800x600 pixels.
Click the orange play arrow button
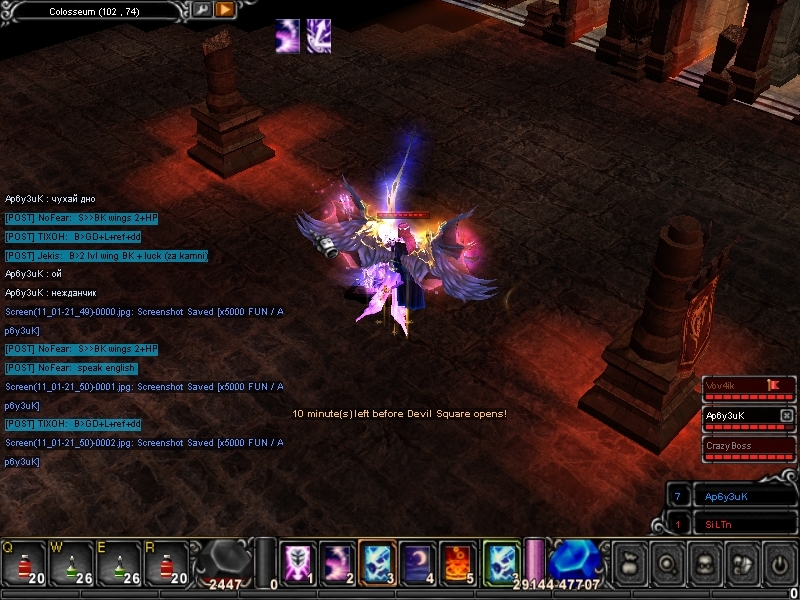pos(225,10)
